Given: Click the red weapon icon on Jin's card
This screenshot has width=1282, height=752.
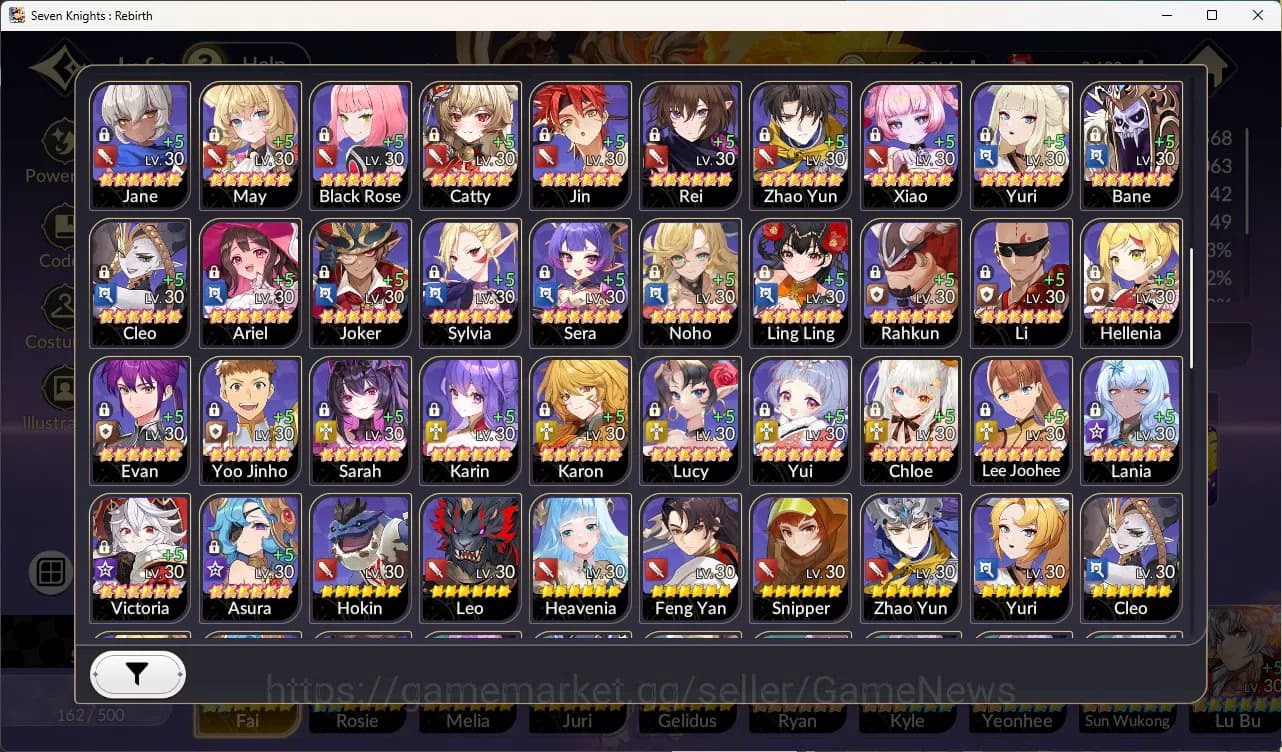Looking at the screenshot, I should pos(547,156).
